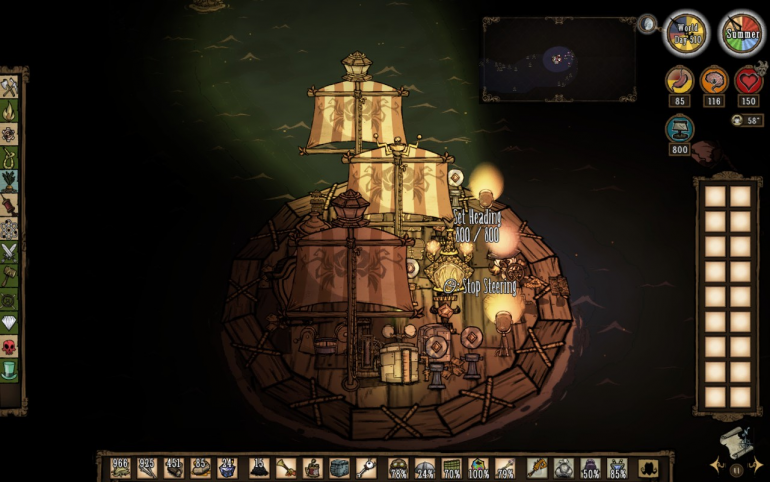This screenshot has height=482, width=770.
Task: Select the inventory stack showing 966
Action: pyautogui.click(x=121, y=467)
